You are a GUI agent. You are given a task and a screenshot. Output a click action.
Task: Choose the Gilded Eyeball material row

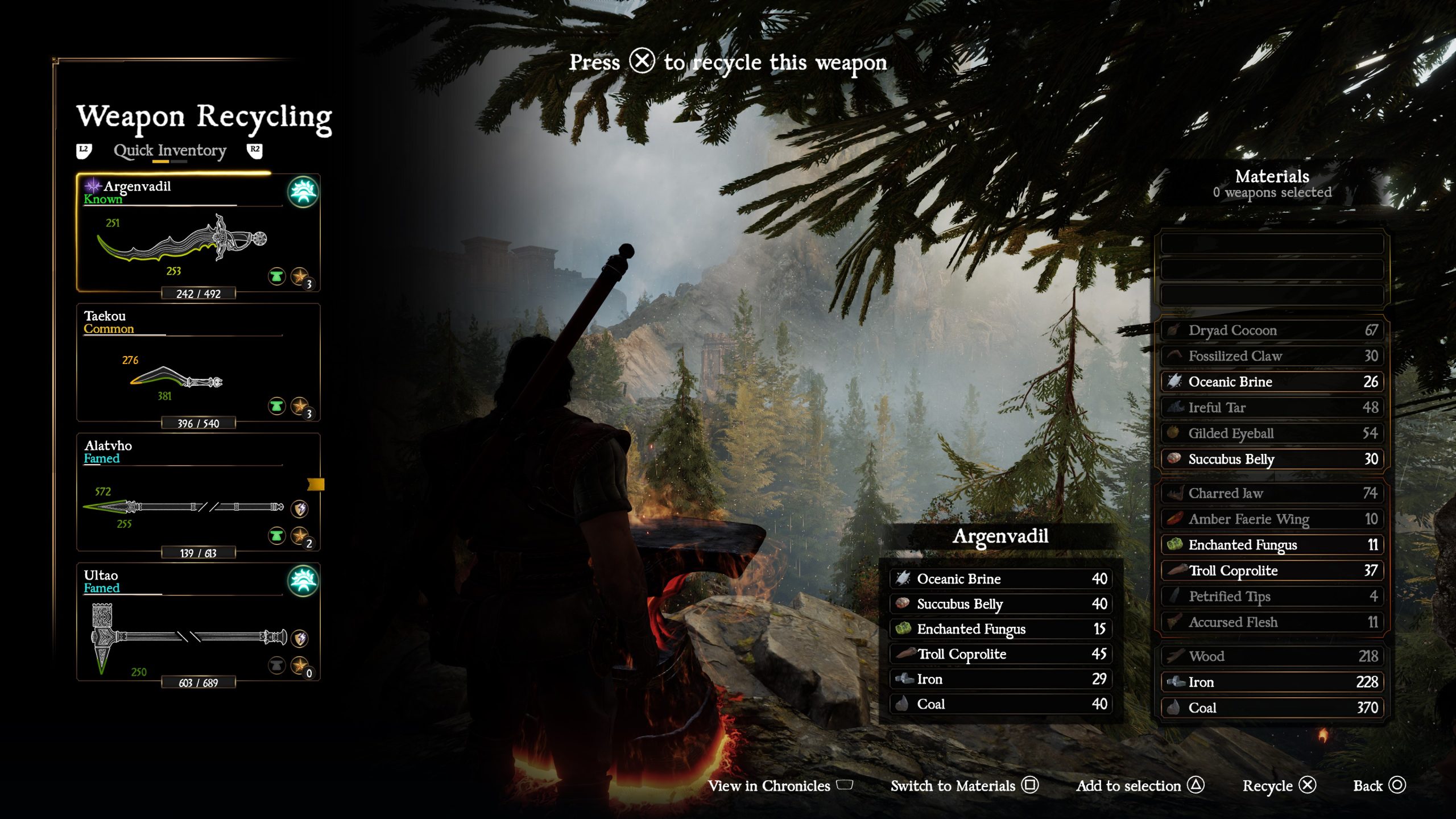click(x=1272, y=433)
